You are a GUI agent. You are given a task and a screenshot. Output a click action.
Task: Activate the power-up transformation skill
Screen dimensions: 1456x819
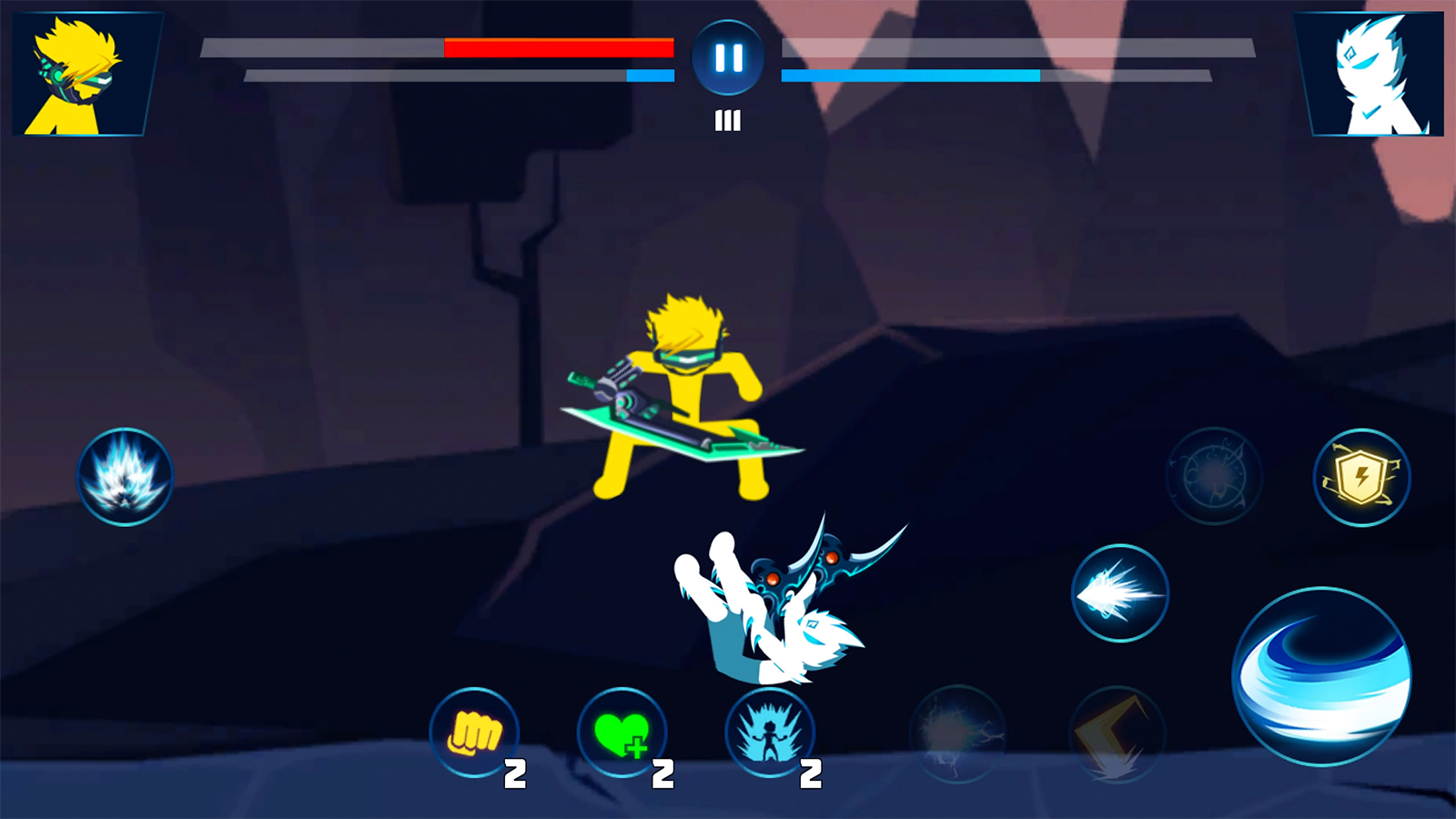769,734
